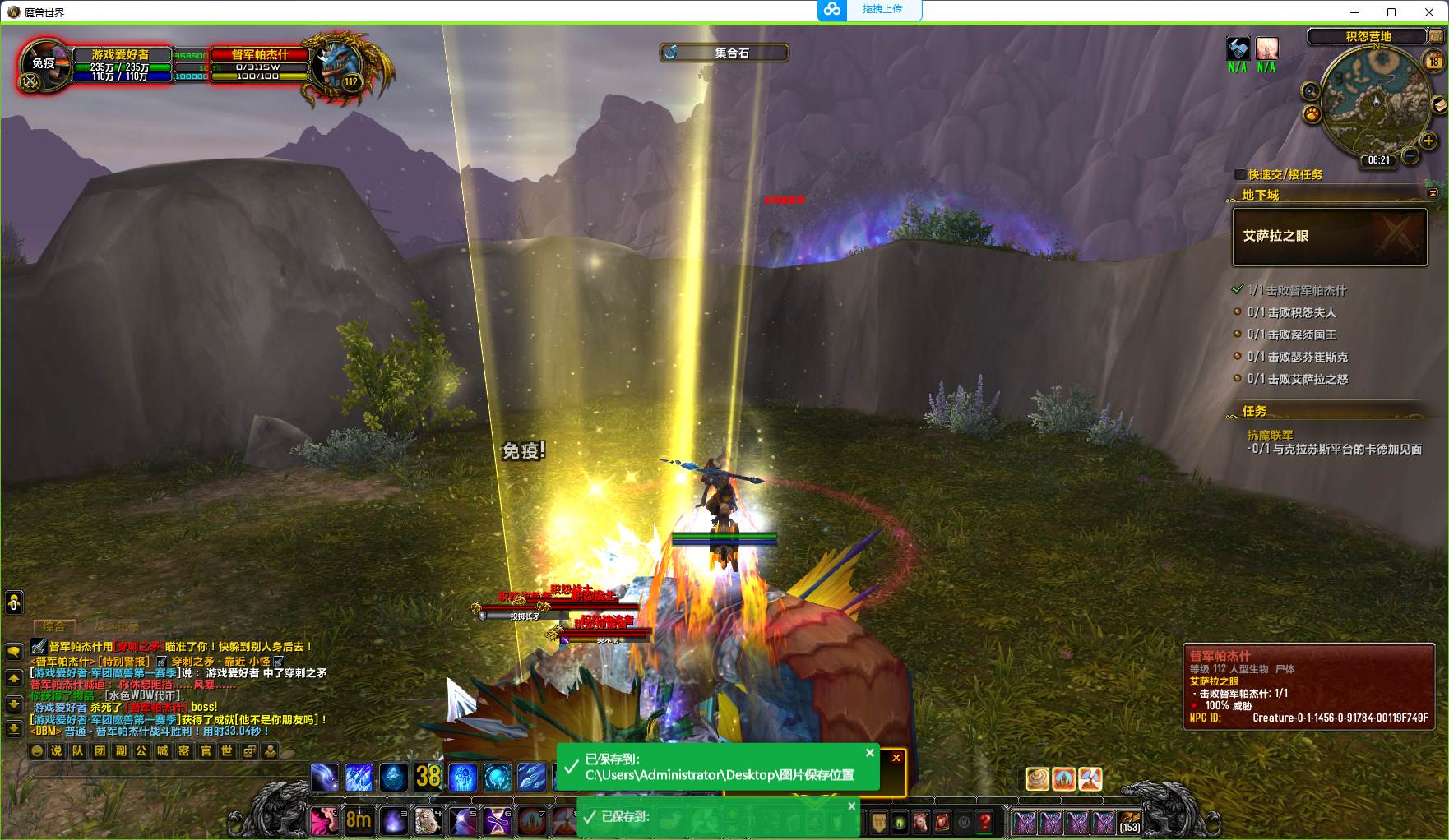The image size is (1449, 840).
Task: Open the minimap tracking paw icon
Action: click(1312, 113)
